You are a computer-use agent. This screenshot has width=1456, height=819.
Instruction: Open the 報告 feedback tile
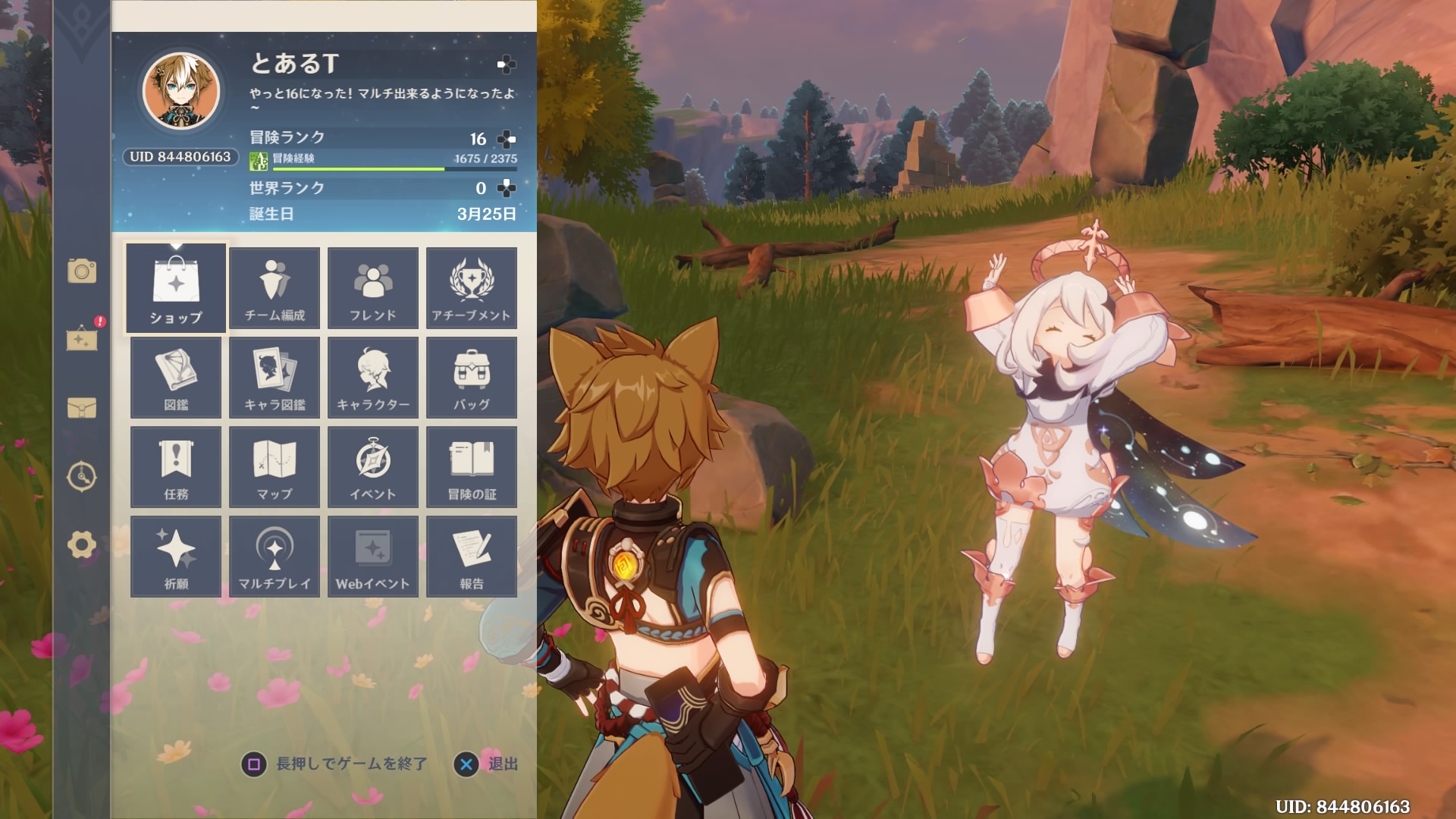coord(472,557)
